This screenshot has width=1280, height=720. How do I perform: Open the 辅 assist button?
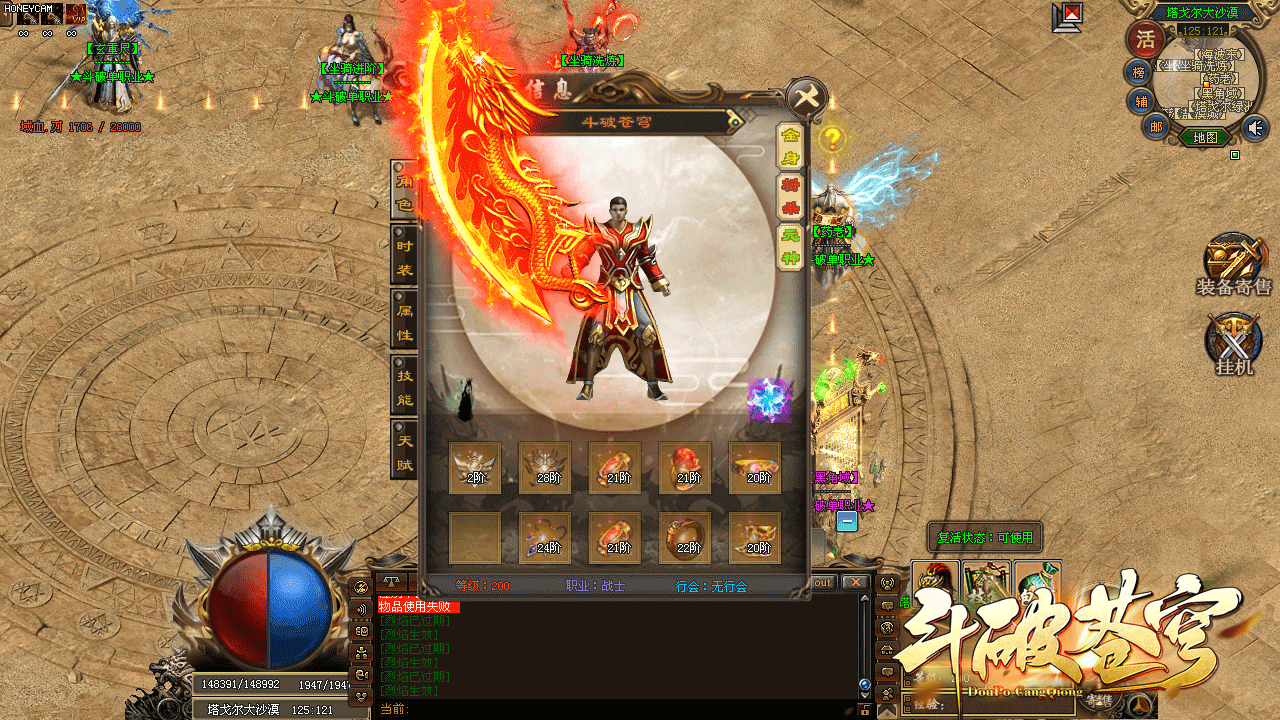1141,101
